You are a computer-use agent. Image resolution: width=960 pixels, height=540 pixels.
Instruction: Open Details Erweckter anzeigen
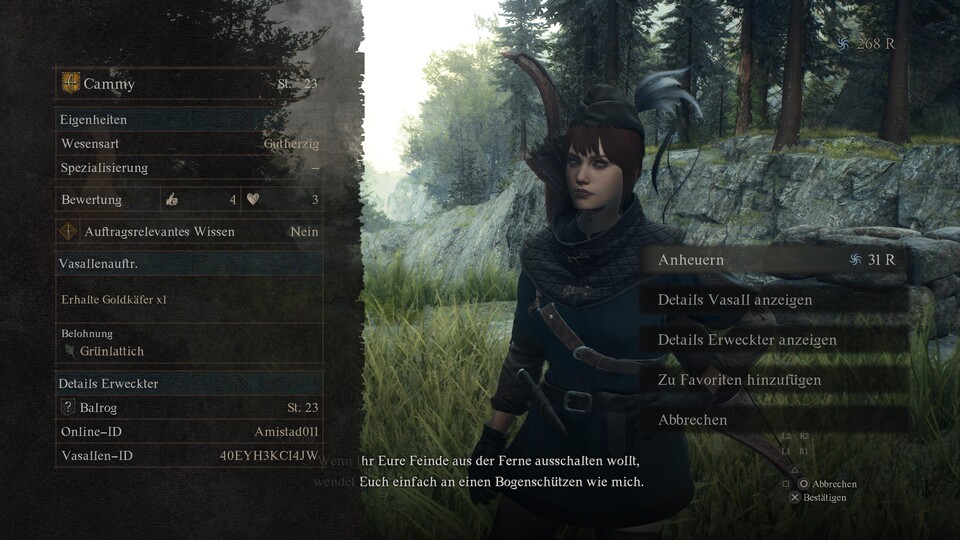click(x=747, y=340)
